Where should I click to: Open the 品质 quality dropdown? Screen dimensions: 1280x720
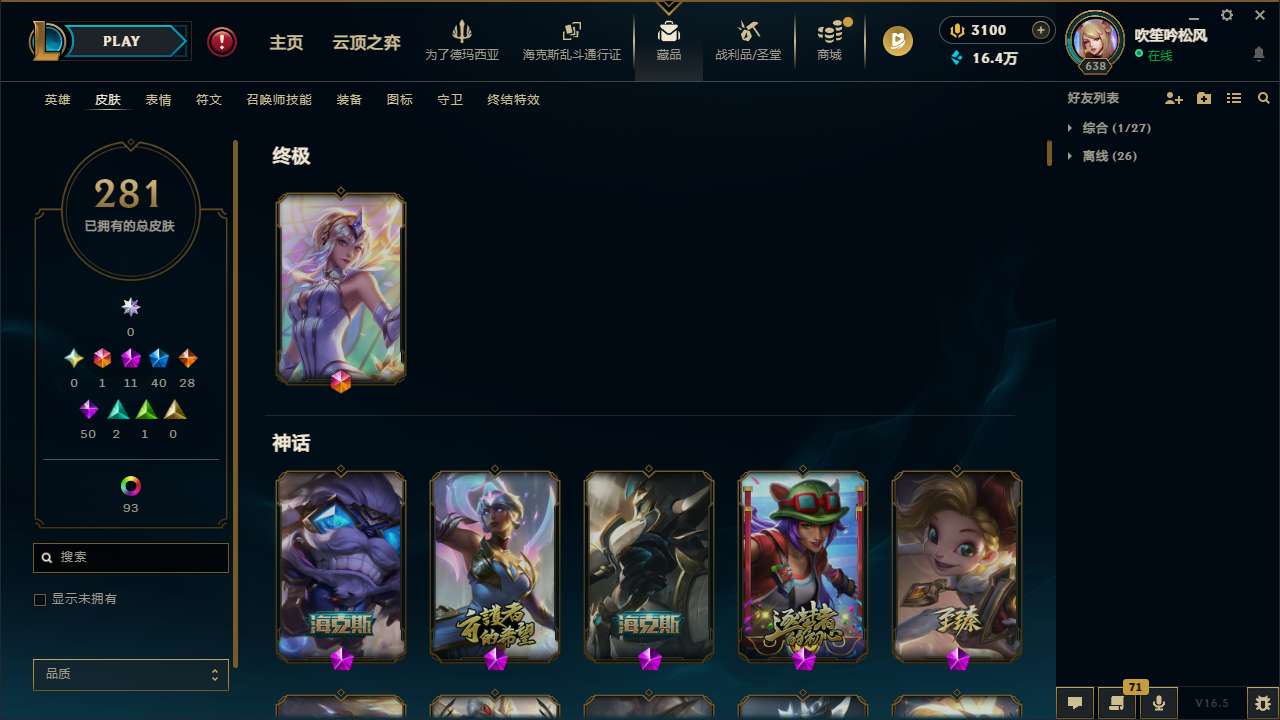(x=130, y=674)
